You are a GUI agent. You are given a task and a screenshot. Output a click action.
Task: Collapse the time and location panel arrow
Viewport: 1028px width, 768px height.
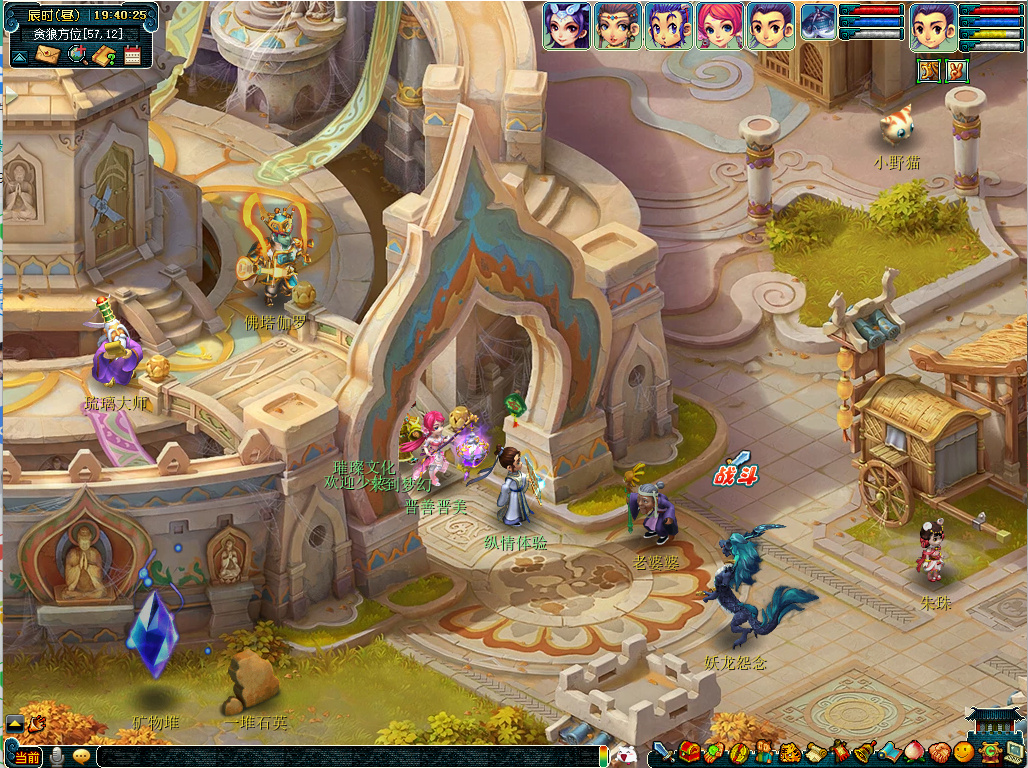pos(19,57)
